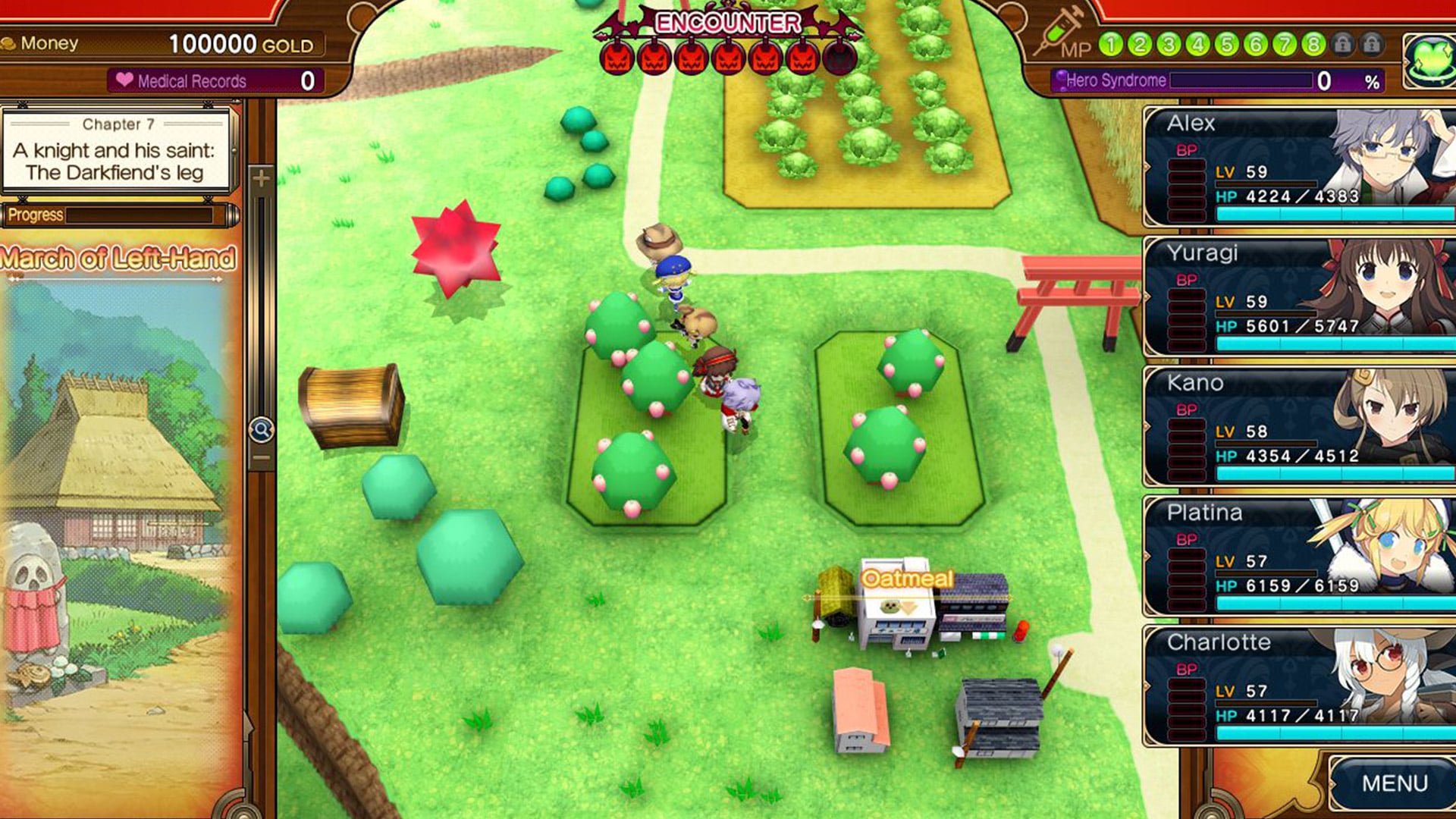Open the MENU button

pyautogui.click(x=1394, y=783)
